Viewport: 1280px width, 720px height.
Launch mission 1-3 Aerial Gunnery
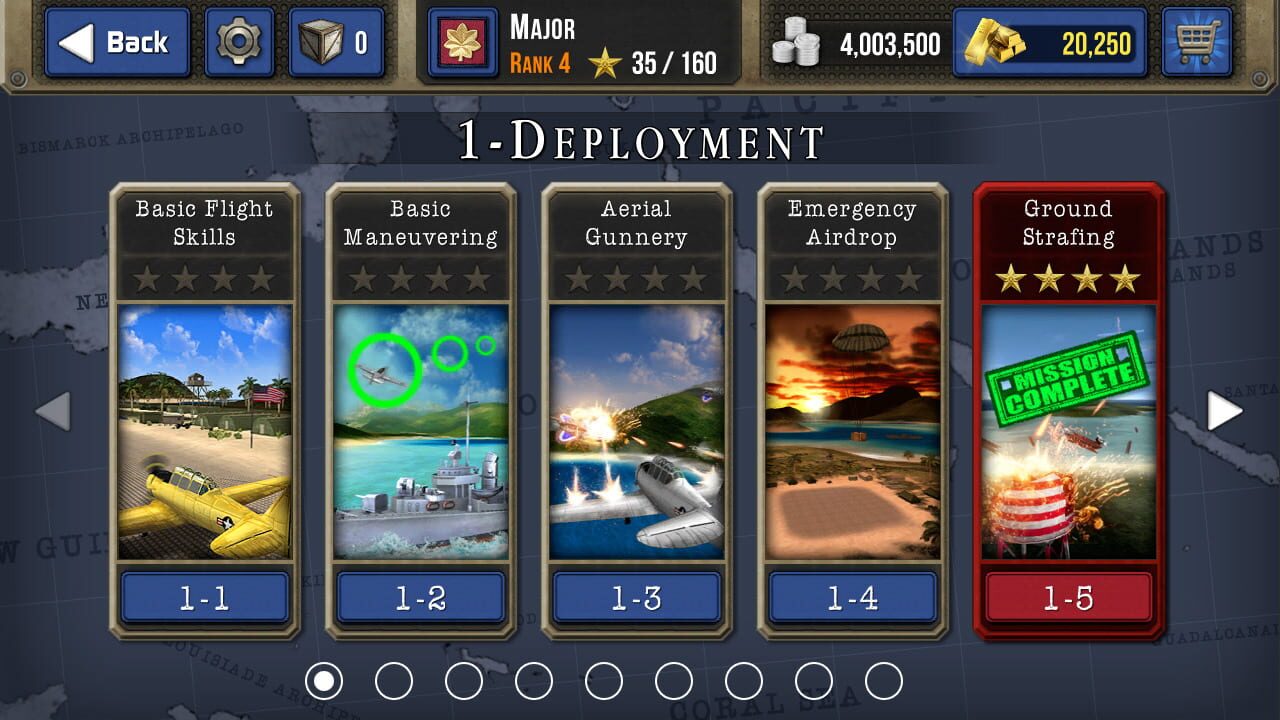(x=636, y=597)
